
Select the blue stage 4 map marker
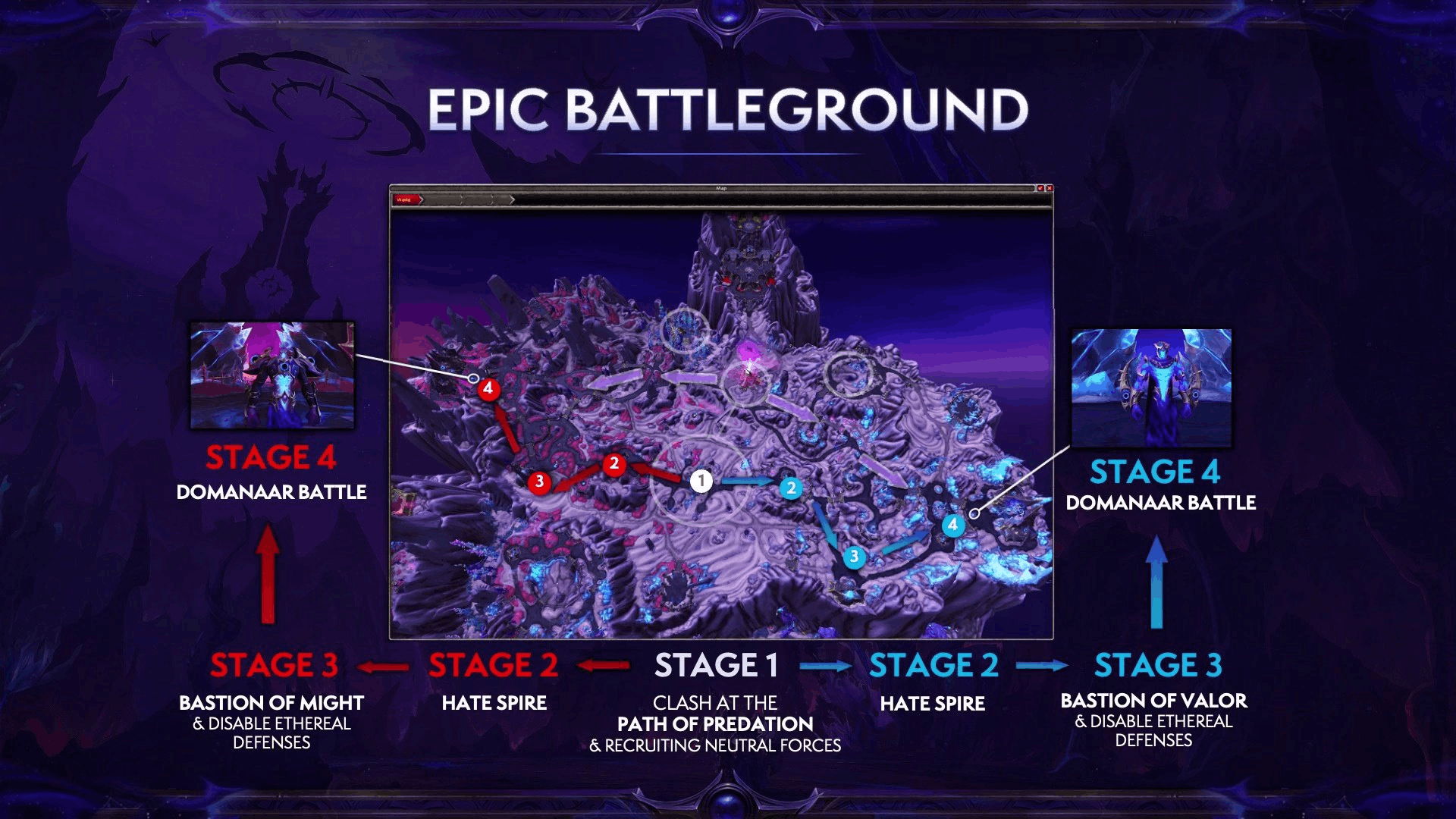click(952, 525)
